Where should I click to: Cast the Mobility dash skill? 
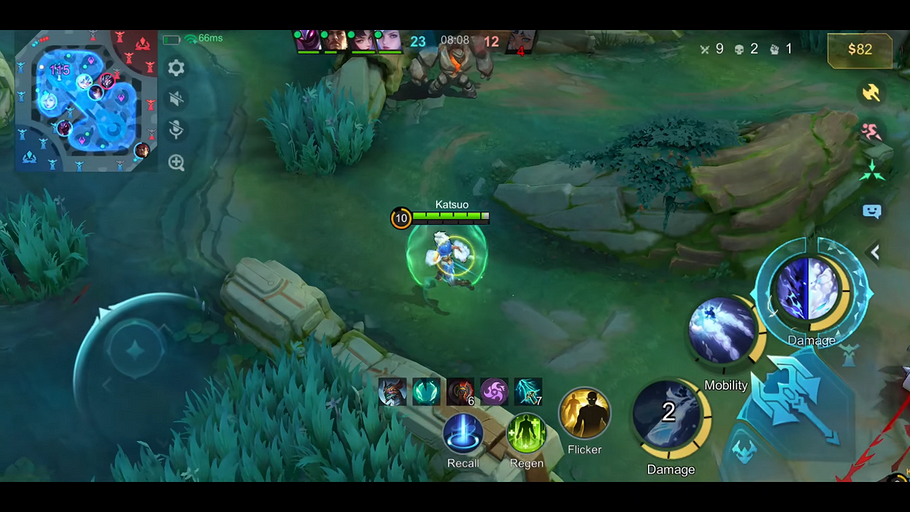pyautogui.click(x=723, y=331)
